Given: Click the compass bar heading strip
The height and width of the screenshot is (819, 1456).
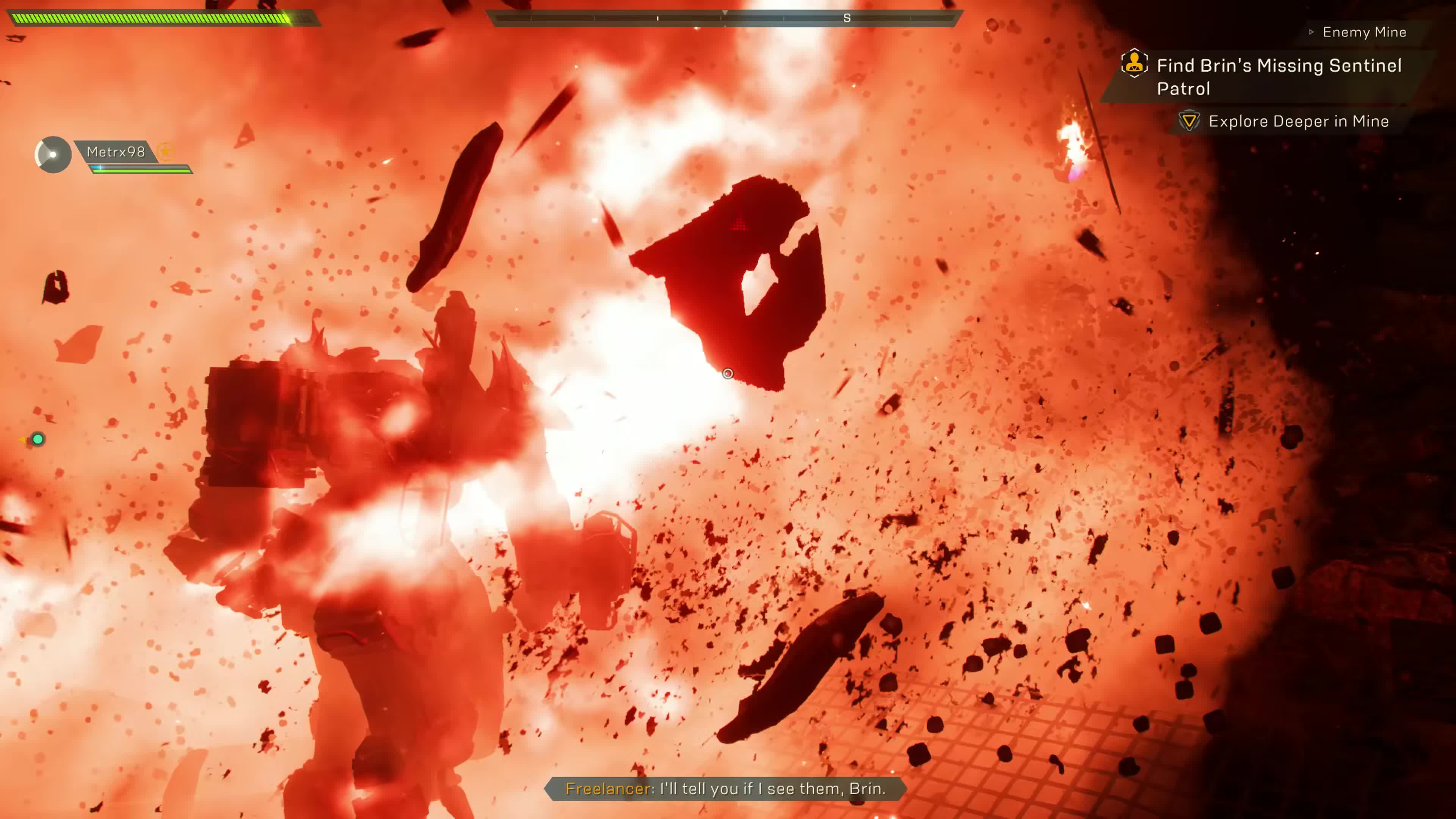Looking at the screenshot, I should click(725, 19).
